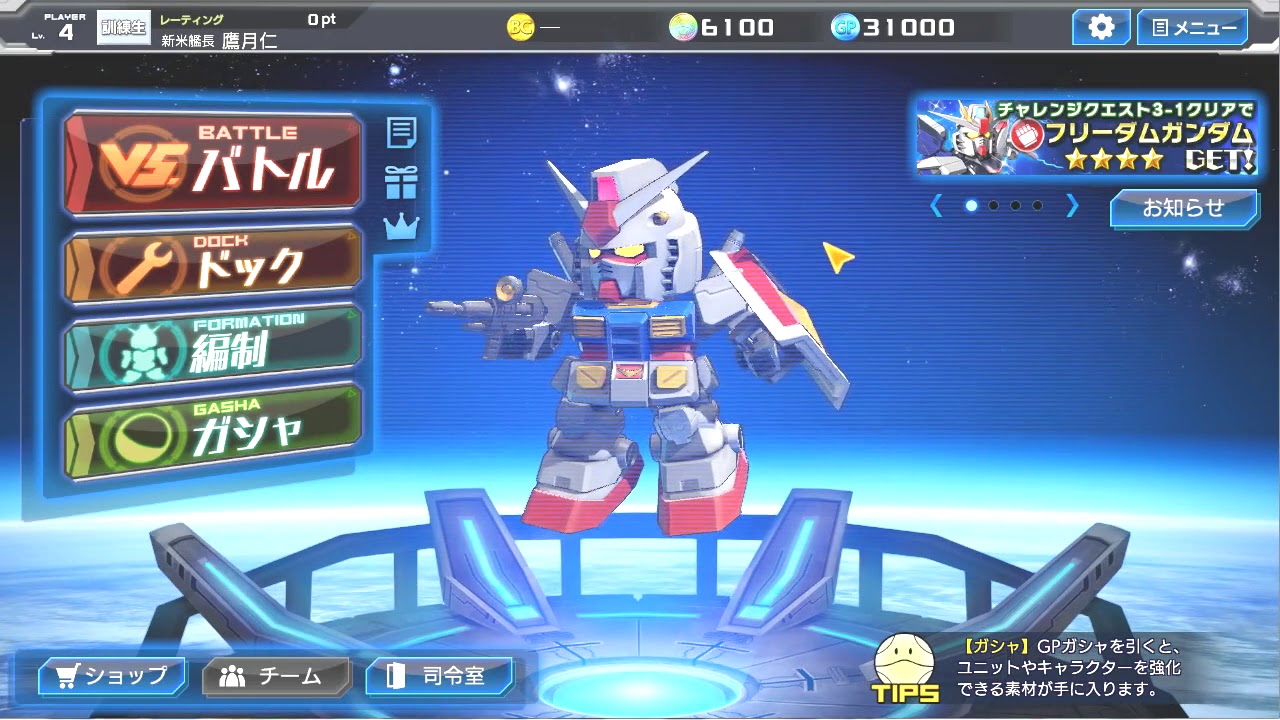This screenshot has height=720, width=1280.
Task: Open the settings gear icon
Action: (1100, 27)
